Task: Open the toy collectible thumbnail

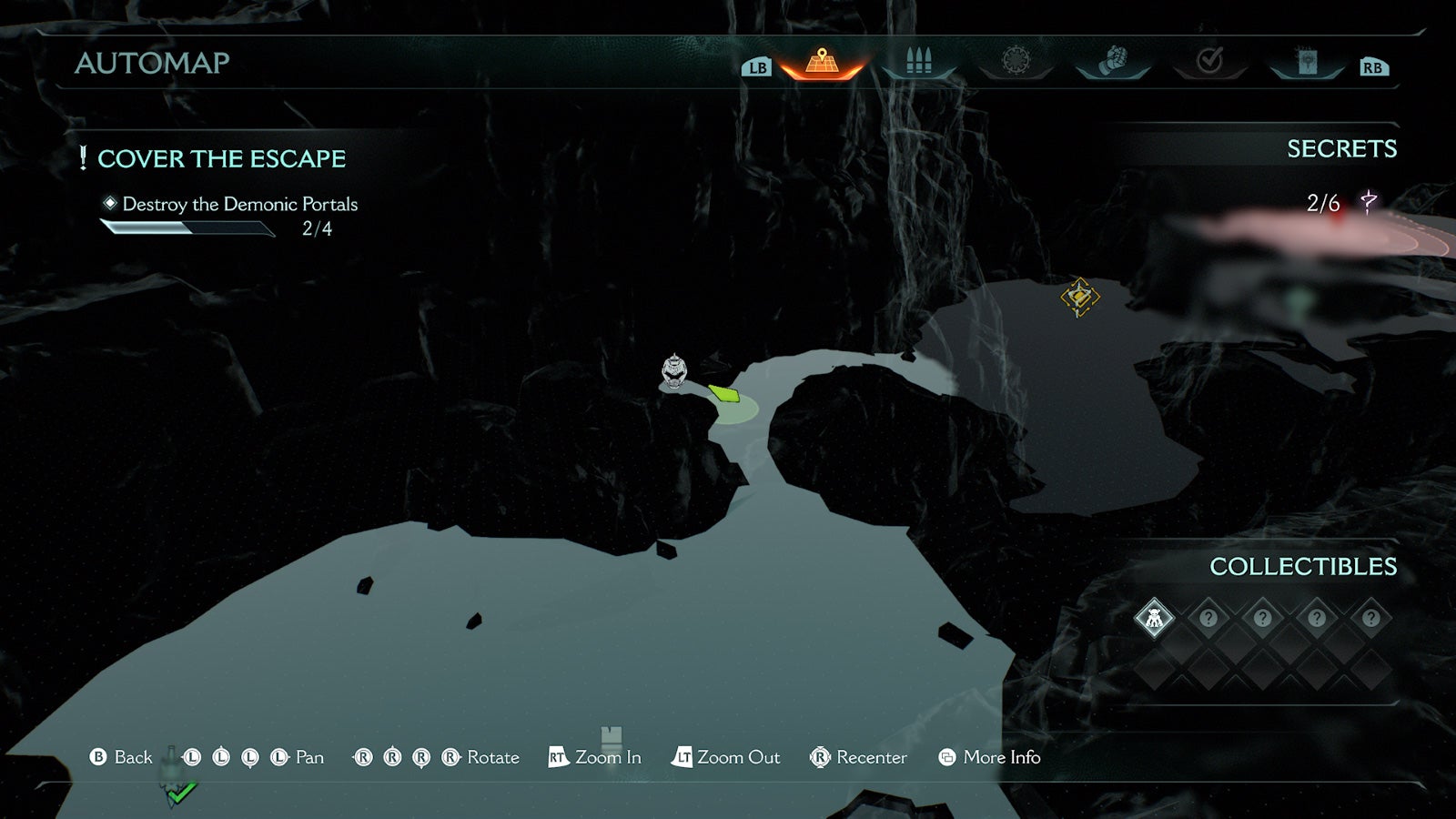Action: [x=1154, y=619]
